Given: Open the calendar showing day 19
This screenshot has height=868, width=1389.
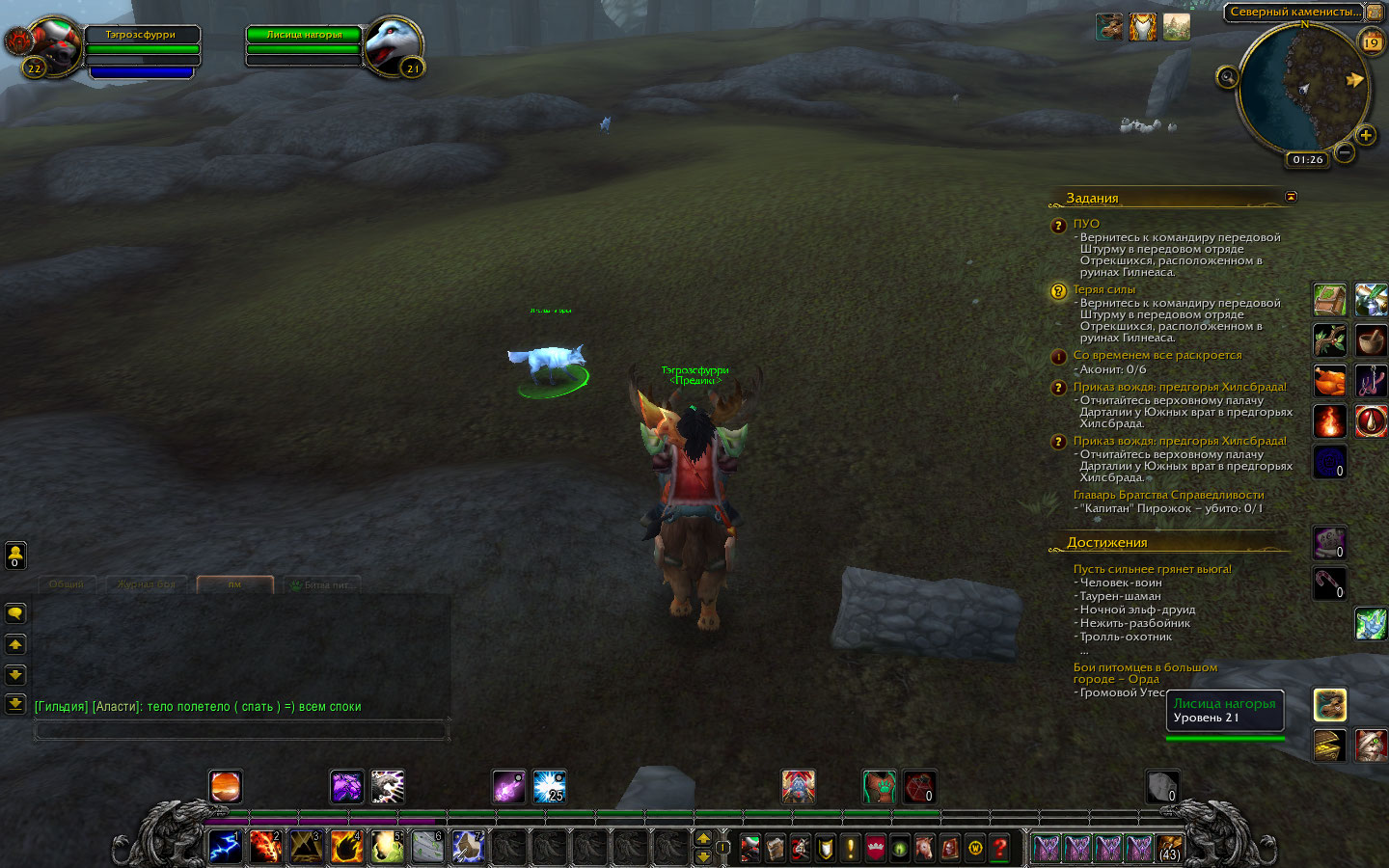Looking at the screenshot, I should click(x=1371, y=42).
